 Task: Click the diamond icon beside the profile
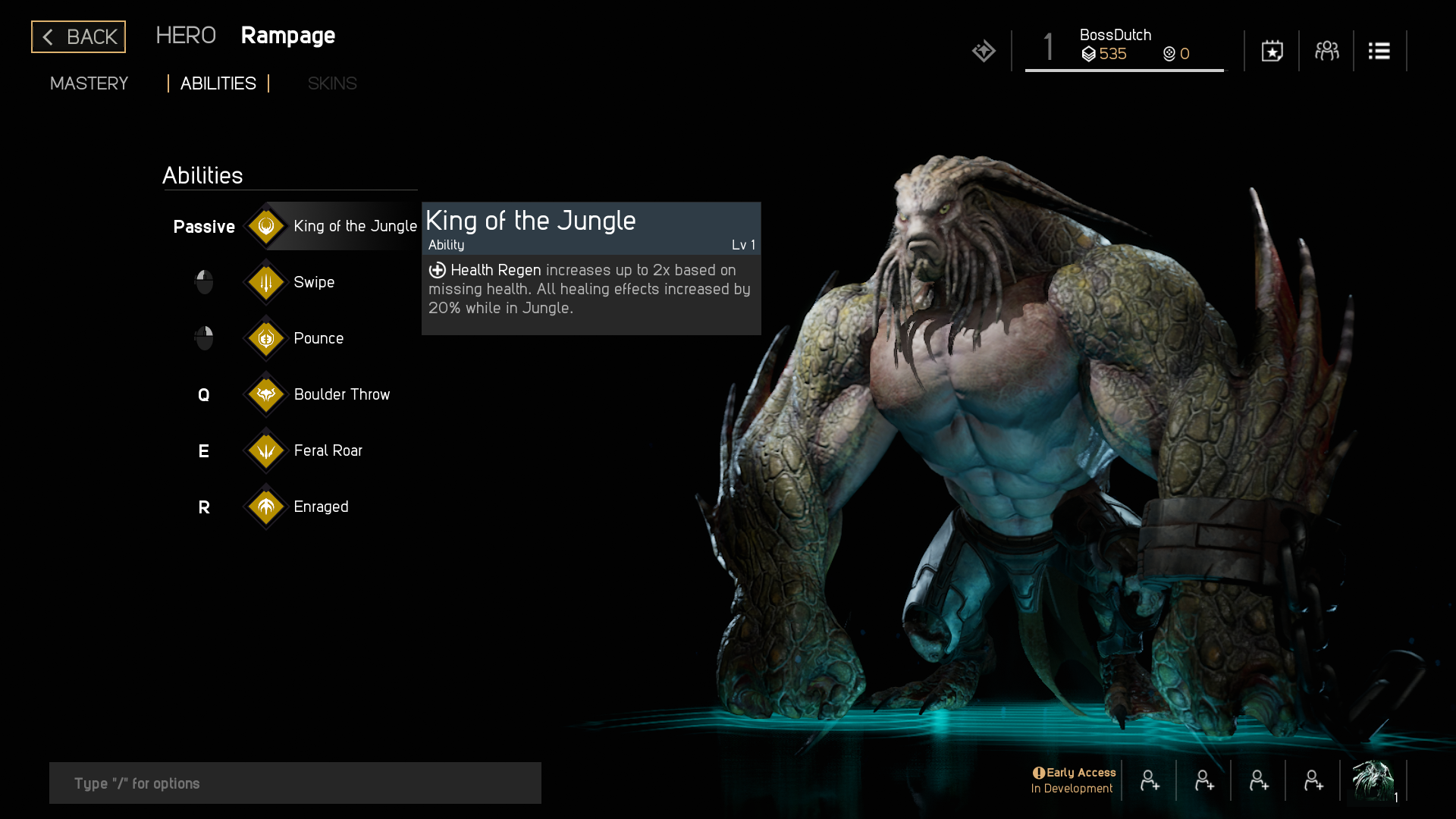click(984, 51)
